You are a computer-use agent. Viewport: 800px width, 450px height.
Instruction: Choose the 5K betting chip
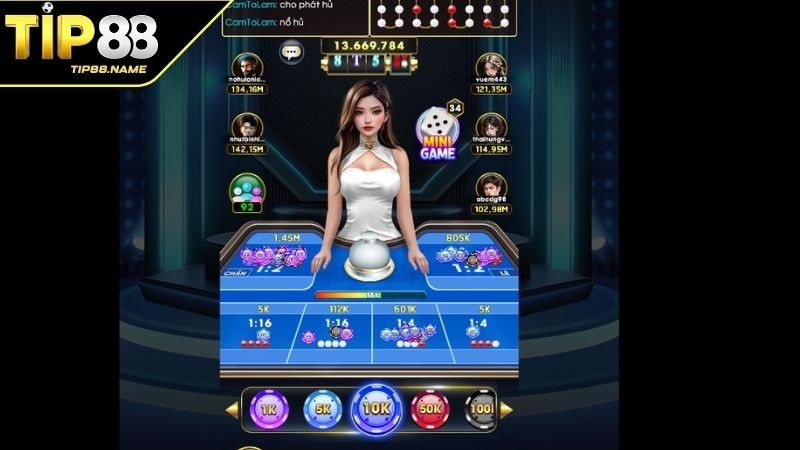click(x=323, y=409)
